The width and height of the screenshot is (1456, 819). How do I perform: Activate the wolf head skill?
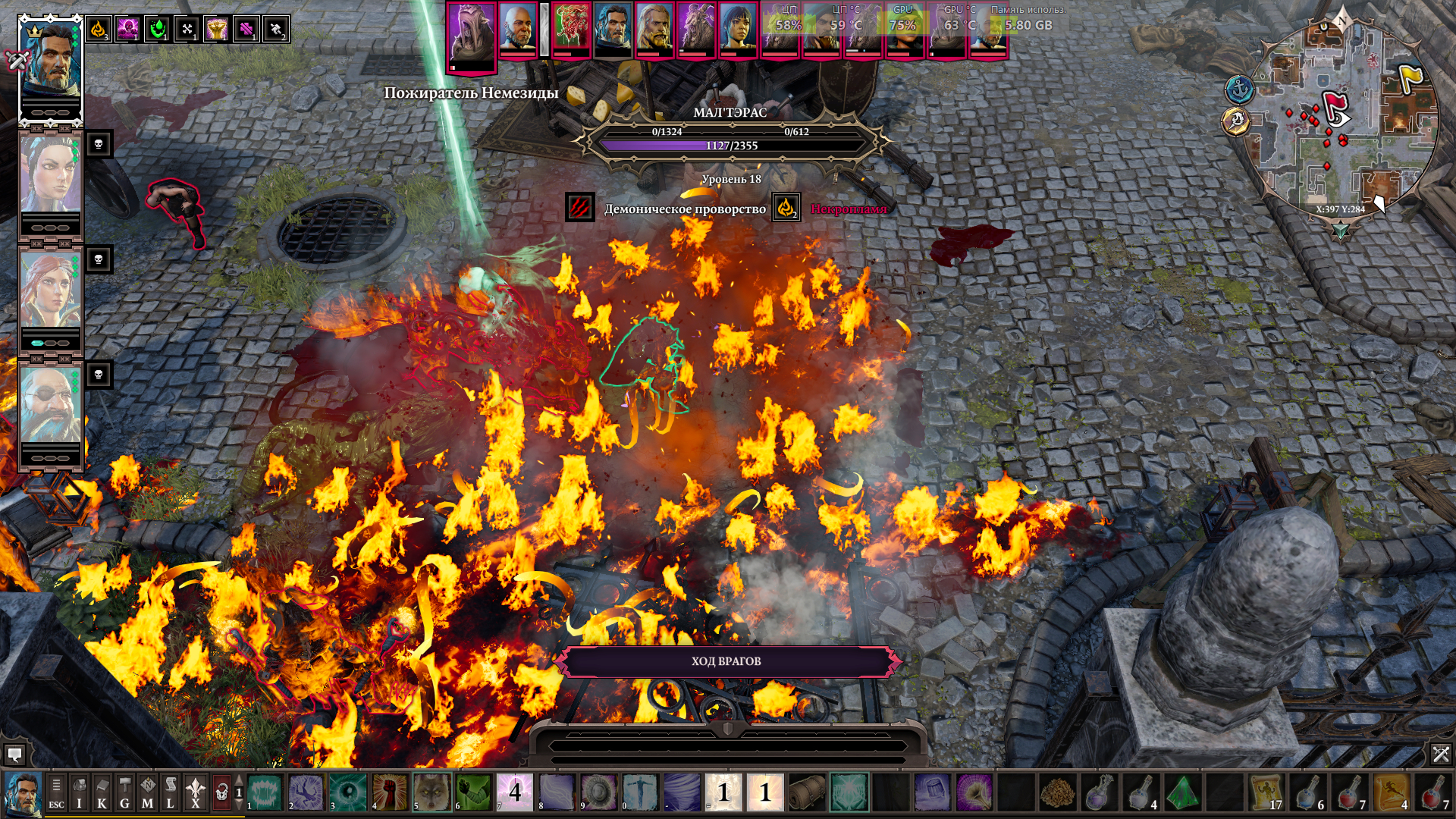431,792
